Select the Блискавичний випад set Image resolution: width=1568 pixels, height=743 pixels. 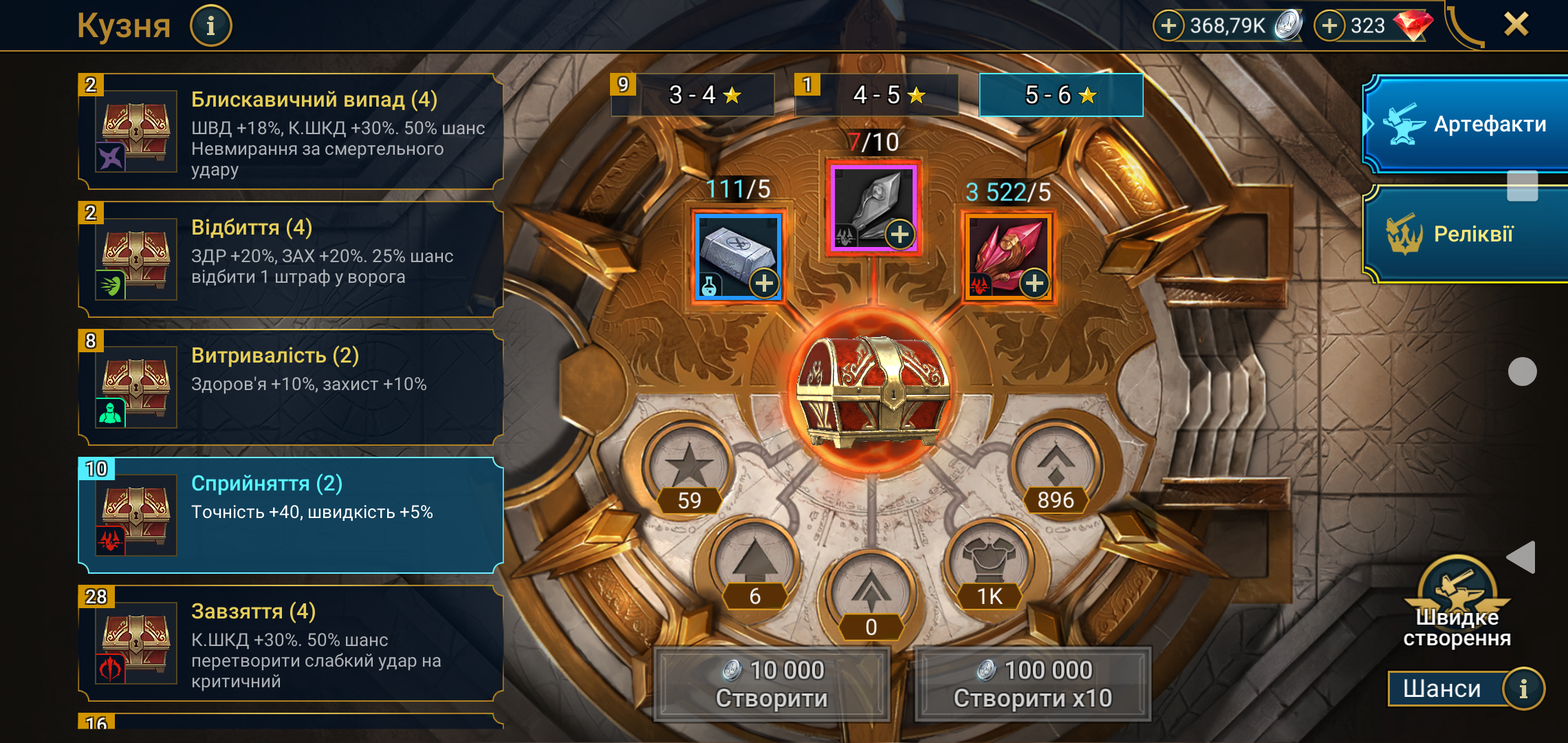pos(292,131)
